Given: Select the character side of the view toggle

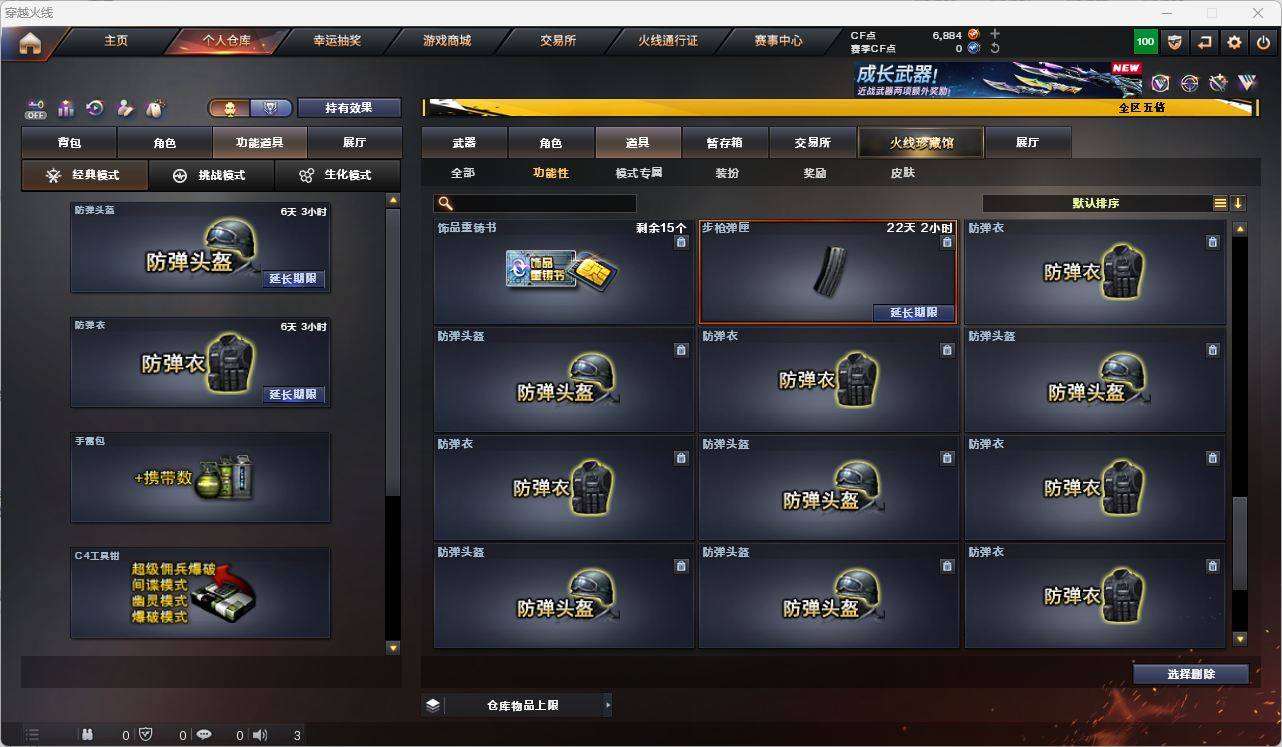Looking at the screenshot, I should (x=231, y=107).
